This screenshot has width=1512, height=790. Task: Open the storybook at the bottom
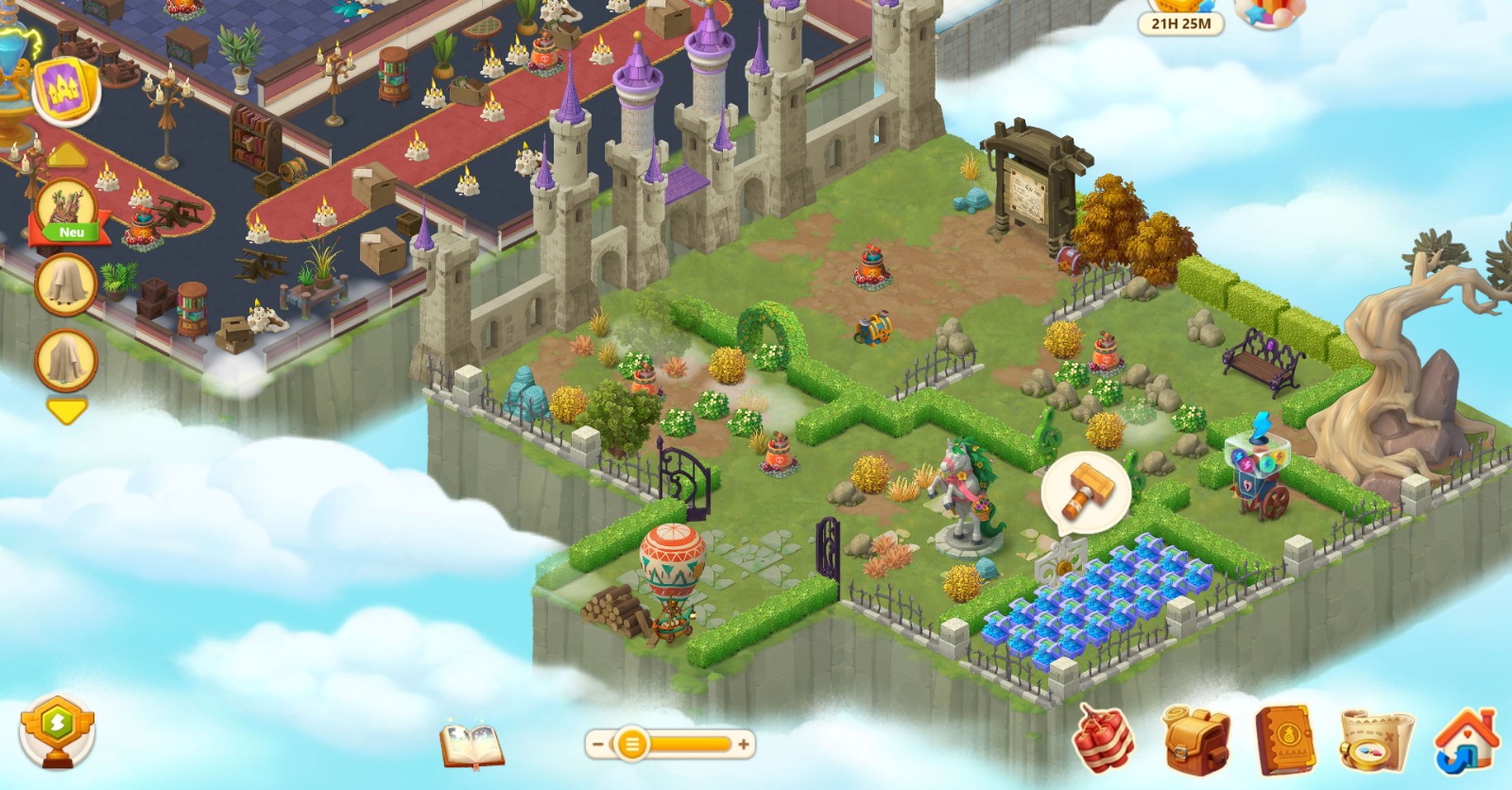(x=472, y=744)
